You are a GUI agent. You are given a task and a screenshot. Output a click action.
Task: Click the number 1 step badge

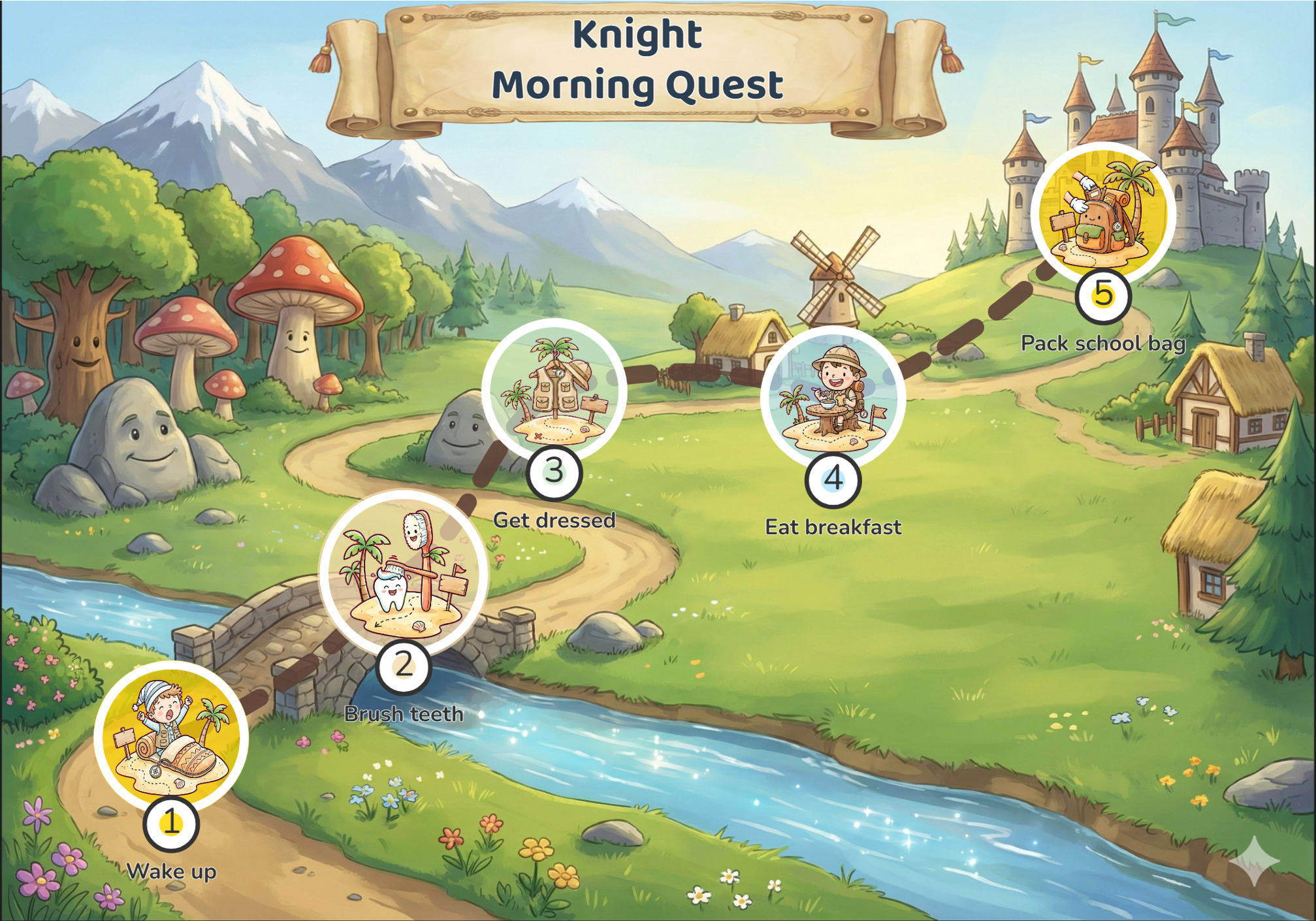pos(171,822)
